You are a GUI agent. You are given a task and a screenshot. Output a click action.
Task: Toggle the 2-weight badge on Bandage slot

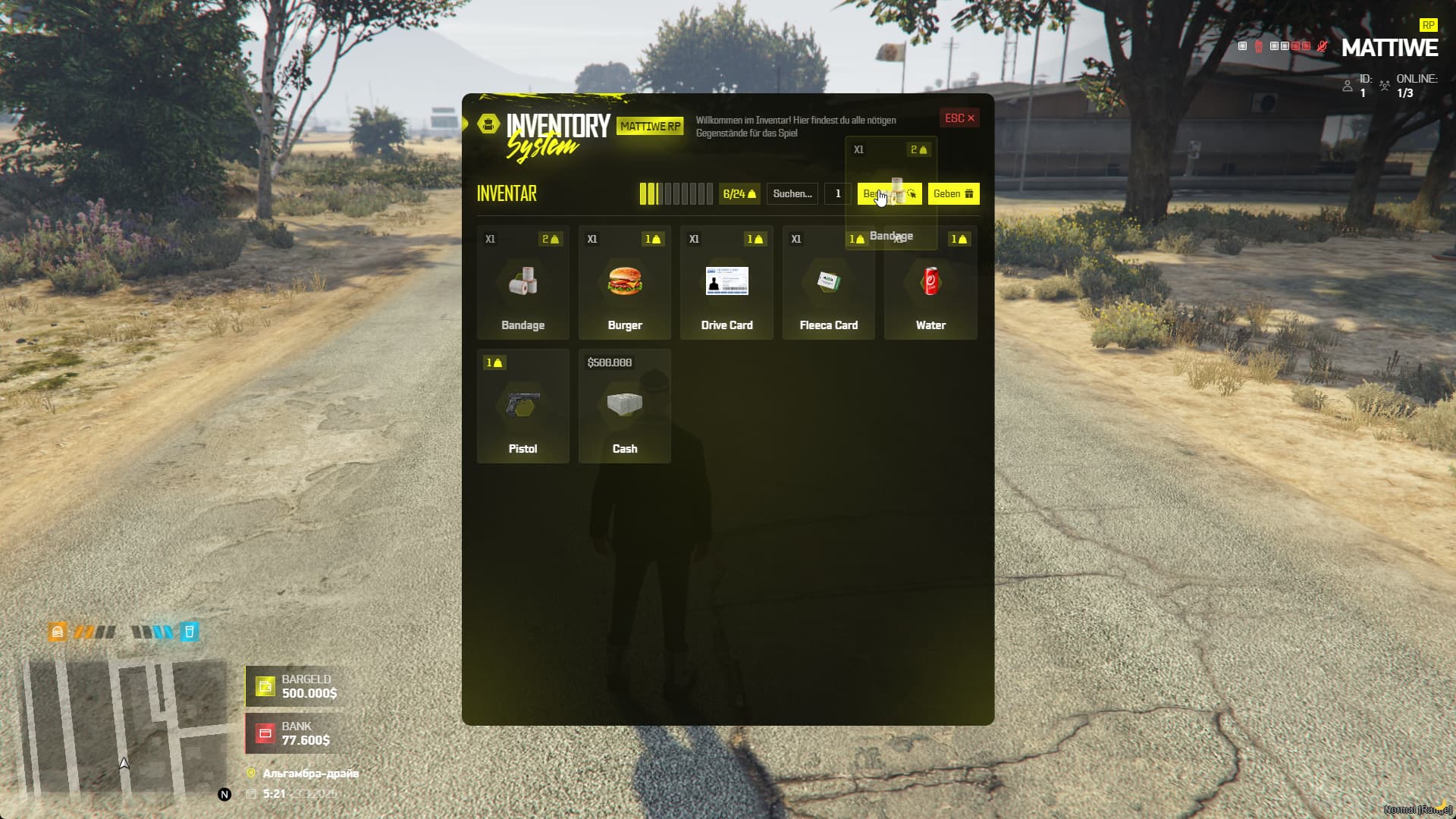551,239
